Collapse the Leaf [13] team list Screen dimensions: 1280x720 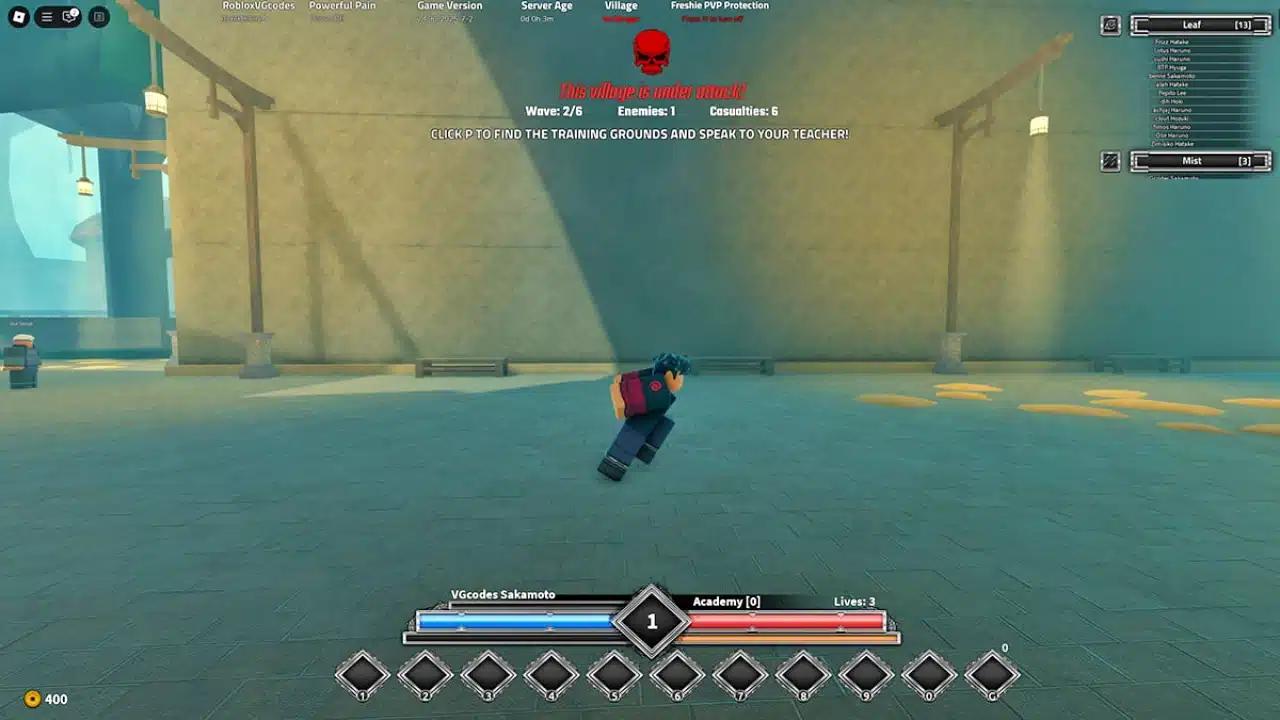click(1199, 25)
